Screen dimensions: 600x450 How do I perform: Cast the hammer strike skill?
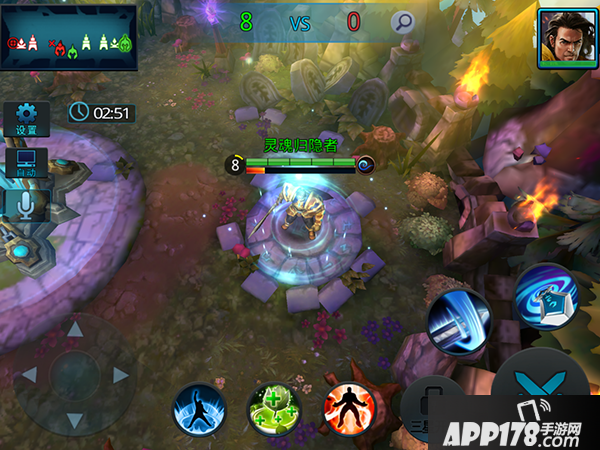pos(458,322)
